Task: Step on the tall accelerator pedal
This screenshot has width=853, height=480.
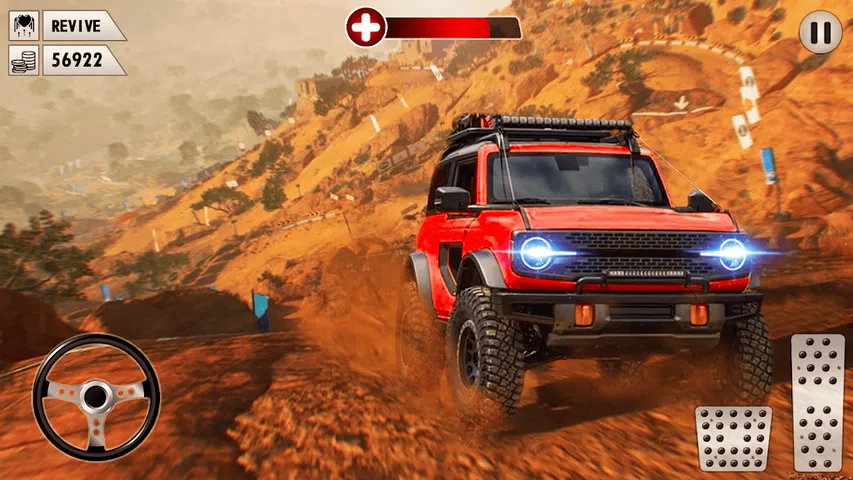Action: click(817, 402)
